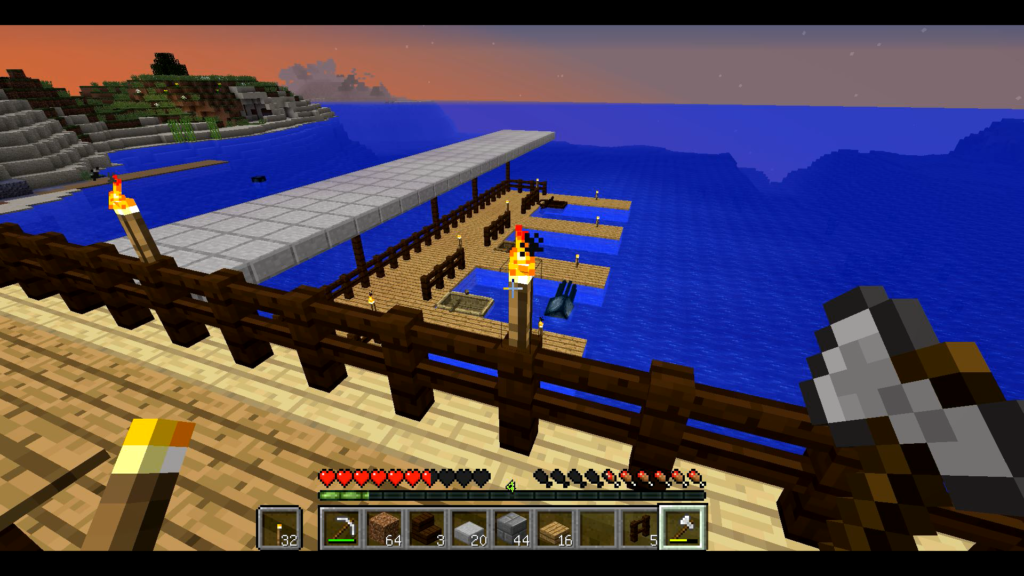Select the offhand torch slot
The image size is (1024, 576).
tap(279, 528)
